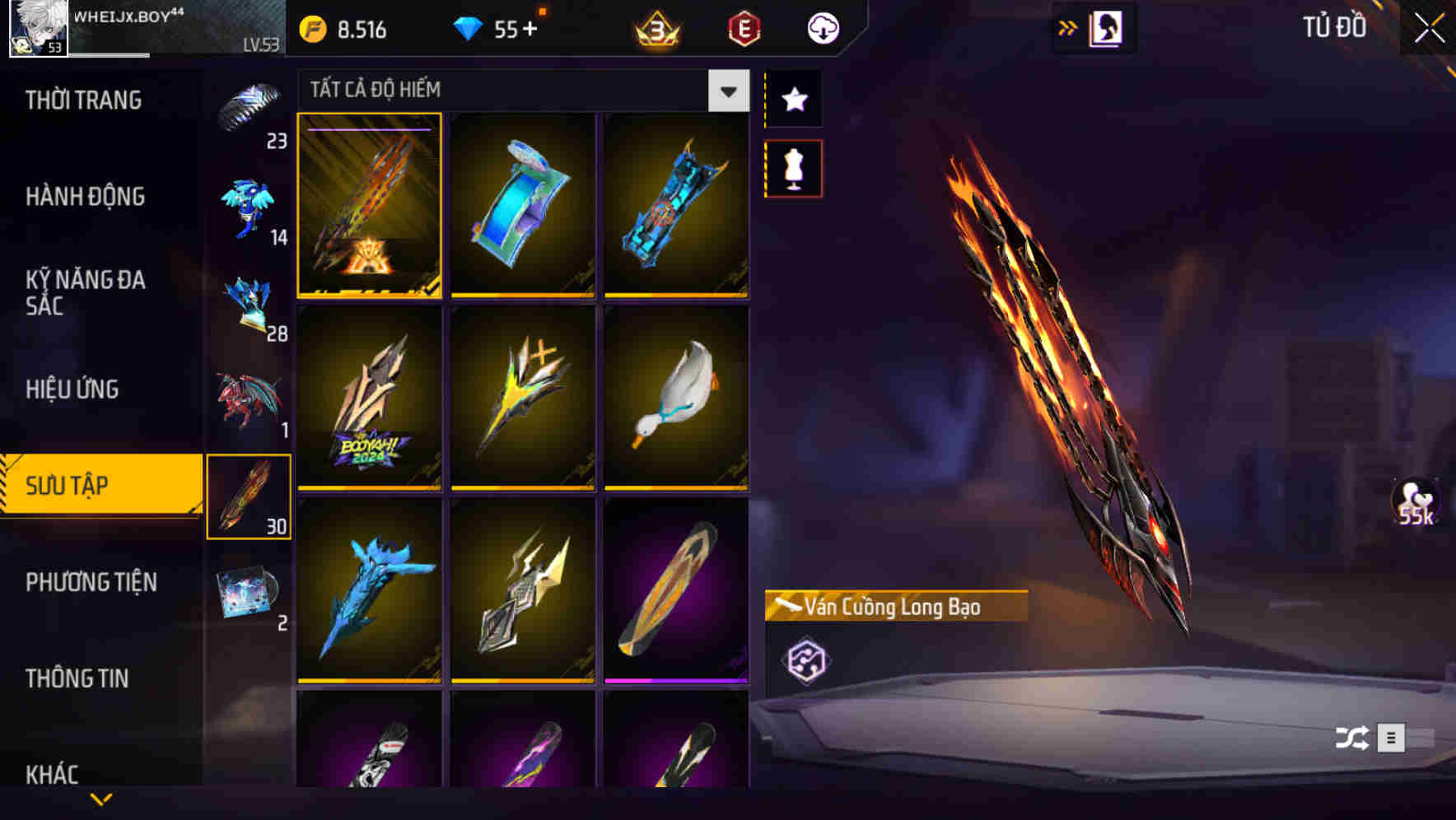Switch to the PHƯƠNG TIỆN tab
1456x820 pixels.
point(91,582)
